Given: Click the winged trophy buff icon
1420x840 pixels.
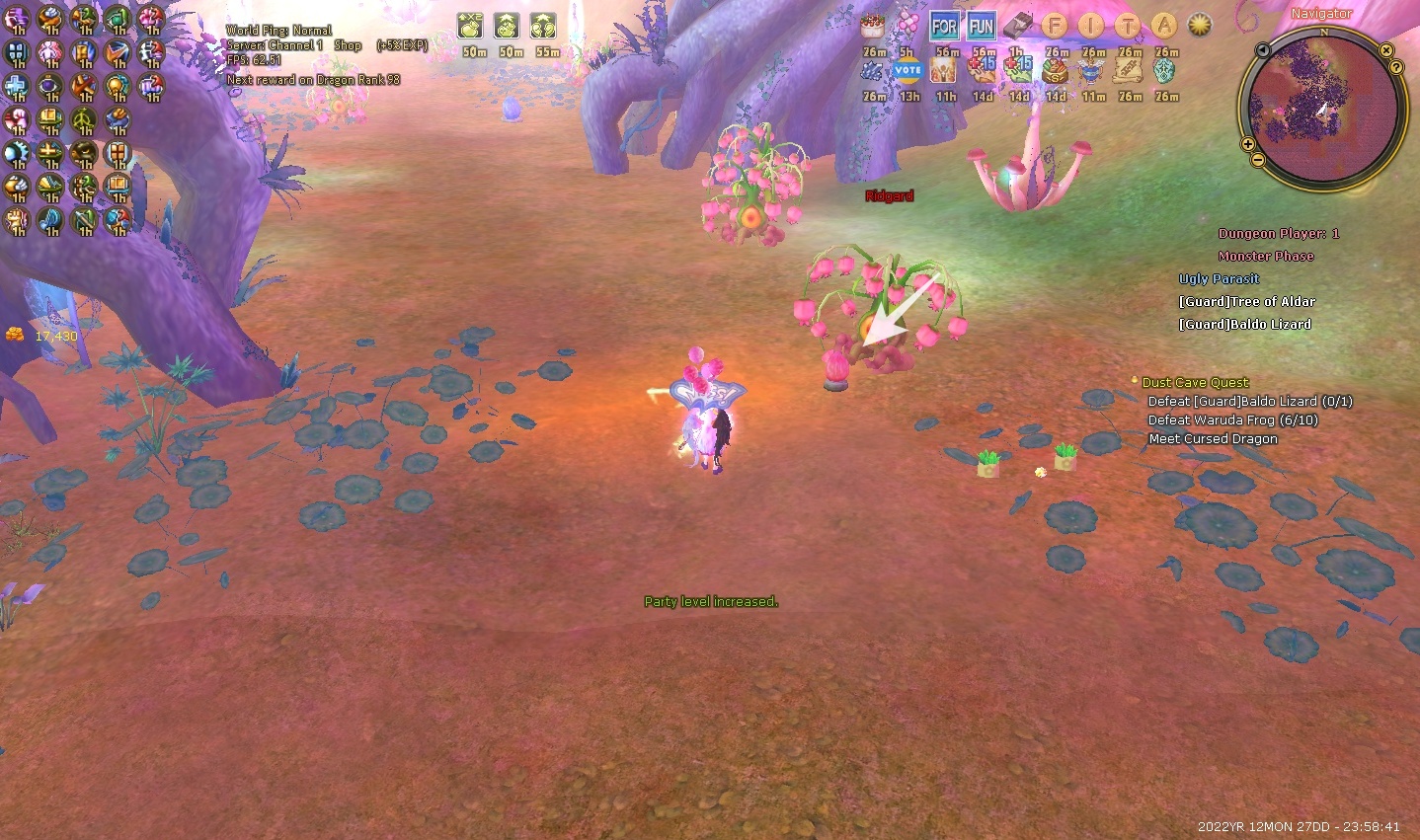Looking at the screenshot, I should point(1091,71).
